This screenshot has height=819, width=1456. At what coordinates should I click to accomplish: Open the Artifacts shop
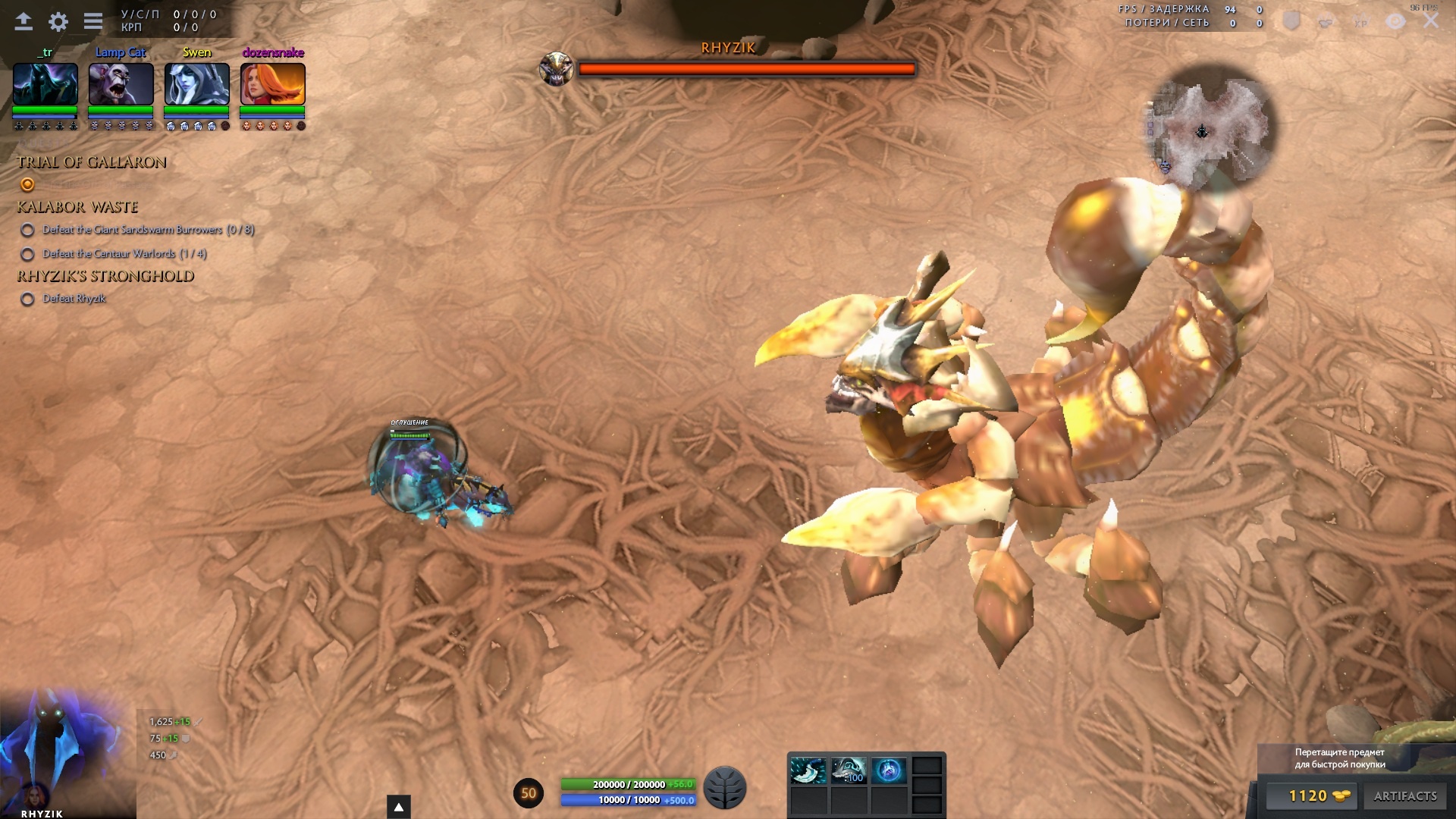(1405, 795)
